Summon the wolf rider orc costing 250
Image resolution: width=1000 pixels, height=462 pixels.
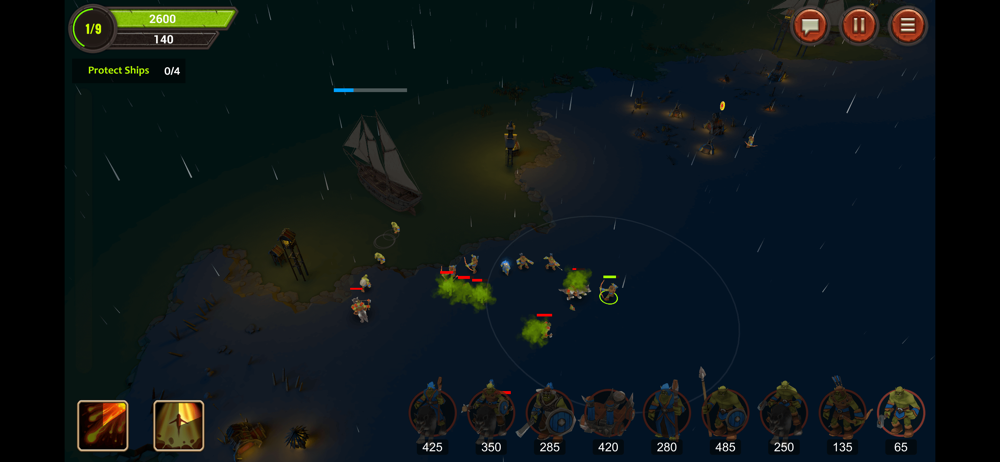[x=783, y=414]
